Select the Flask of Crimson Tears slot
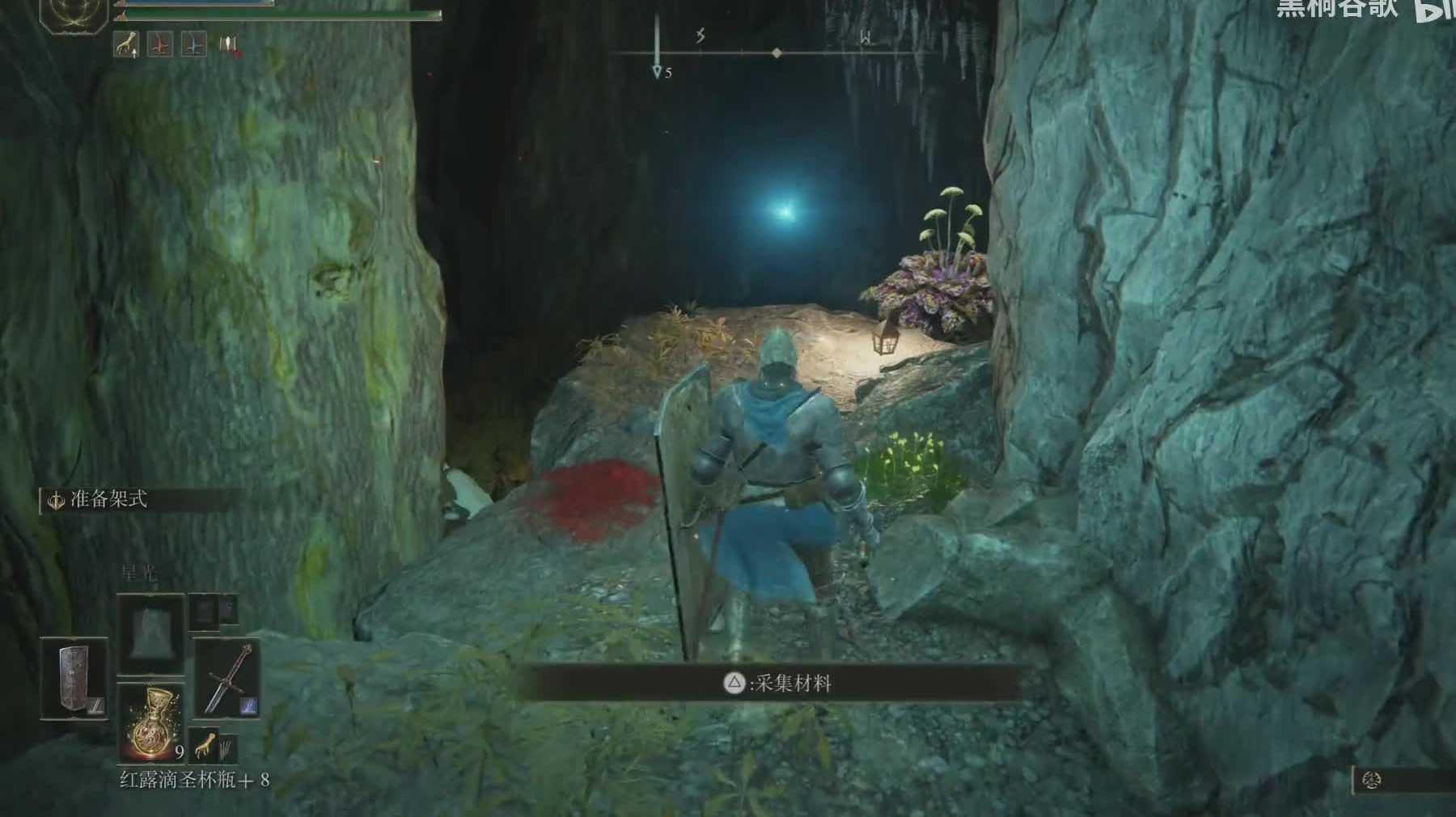The height and width of the screenshot is (817, 1456). [151, 723]
